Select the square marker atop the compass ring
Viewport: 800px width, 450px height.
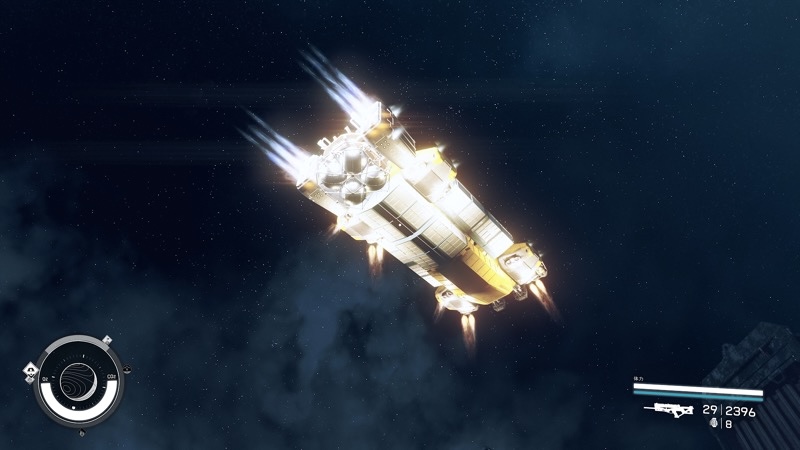(107, 341)
